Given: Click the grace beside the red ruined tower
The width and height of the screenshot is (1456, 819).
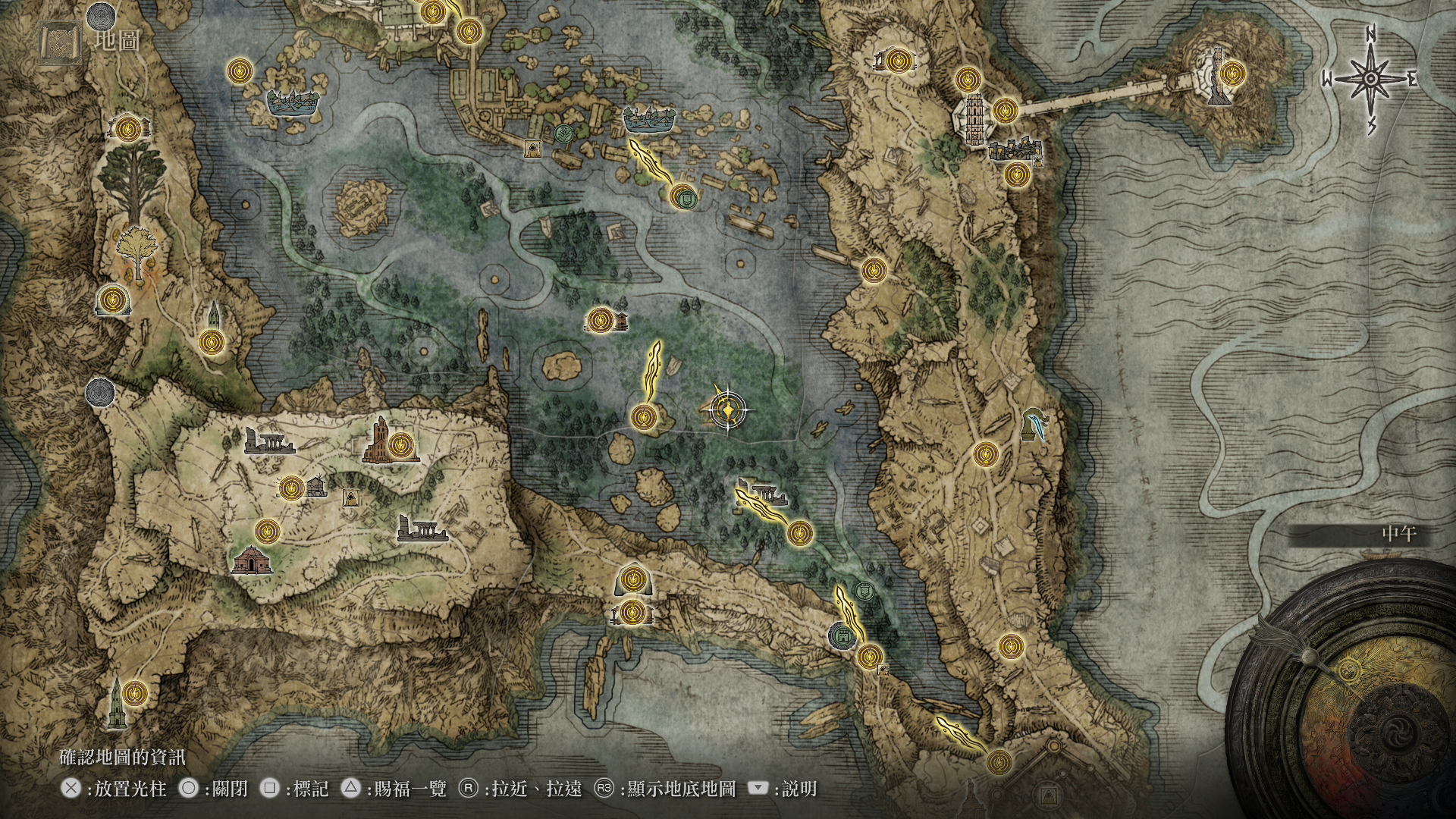Looking at the screenshot, I should coord(403,445).
